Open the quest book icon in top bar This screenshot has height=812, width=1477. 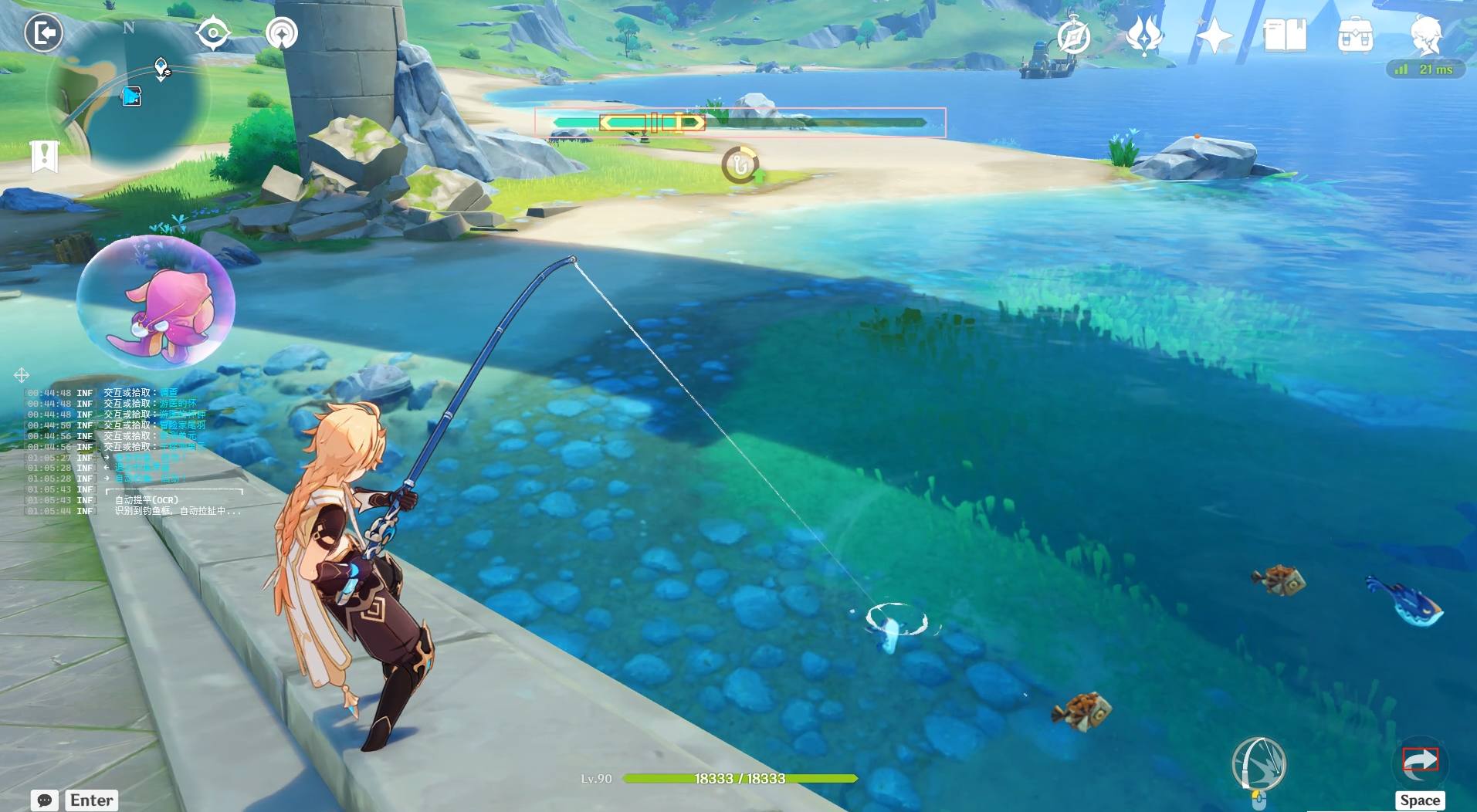1286,33
